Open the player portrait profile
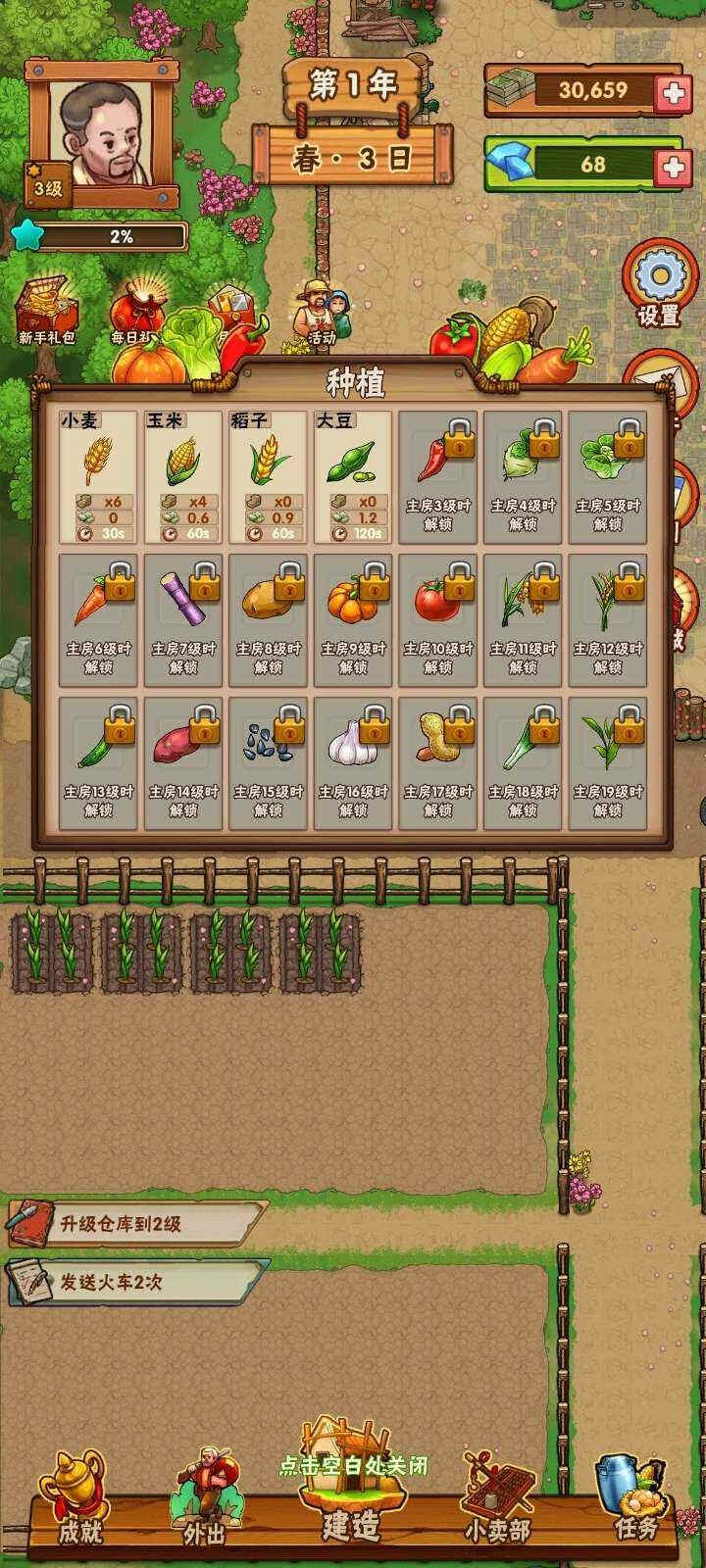706x1568 pixels. click(105, 129)
